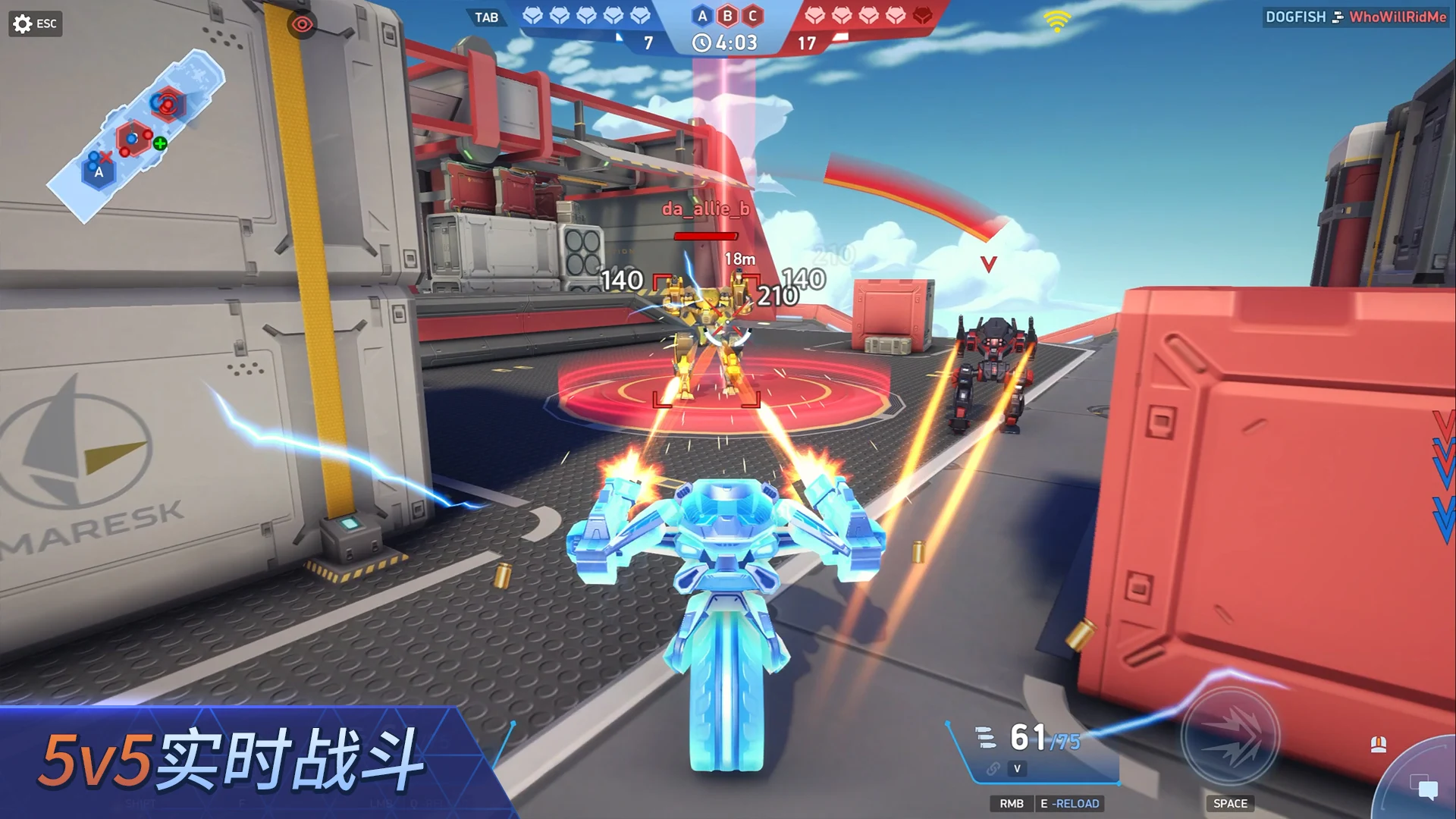
Task: Click the WhoWillRidMe team name
Action: point(1397,17)
